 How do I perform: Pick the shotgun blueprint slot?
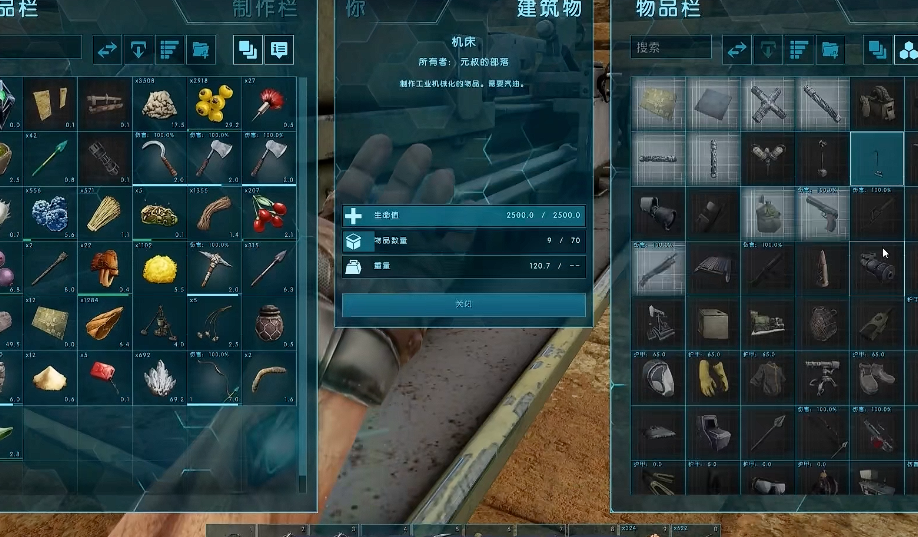(x=659, y=267)
